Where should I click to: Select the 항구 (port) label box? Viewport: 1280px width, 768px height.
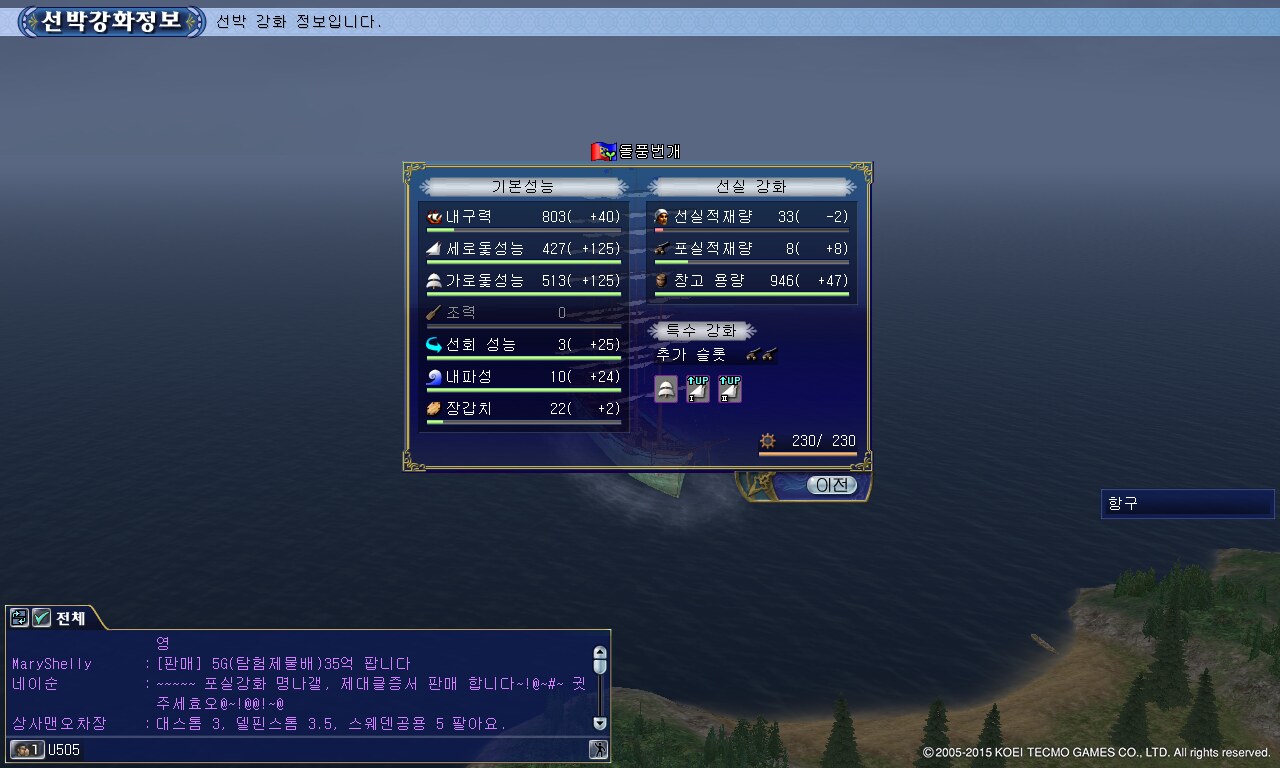pyautogui.click(x=1187, y=504)
